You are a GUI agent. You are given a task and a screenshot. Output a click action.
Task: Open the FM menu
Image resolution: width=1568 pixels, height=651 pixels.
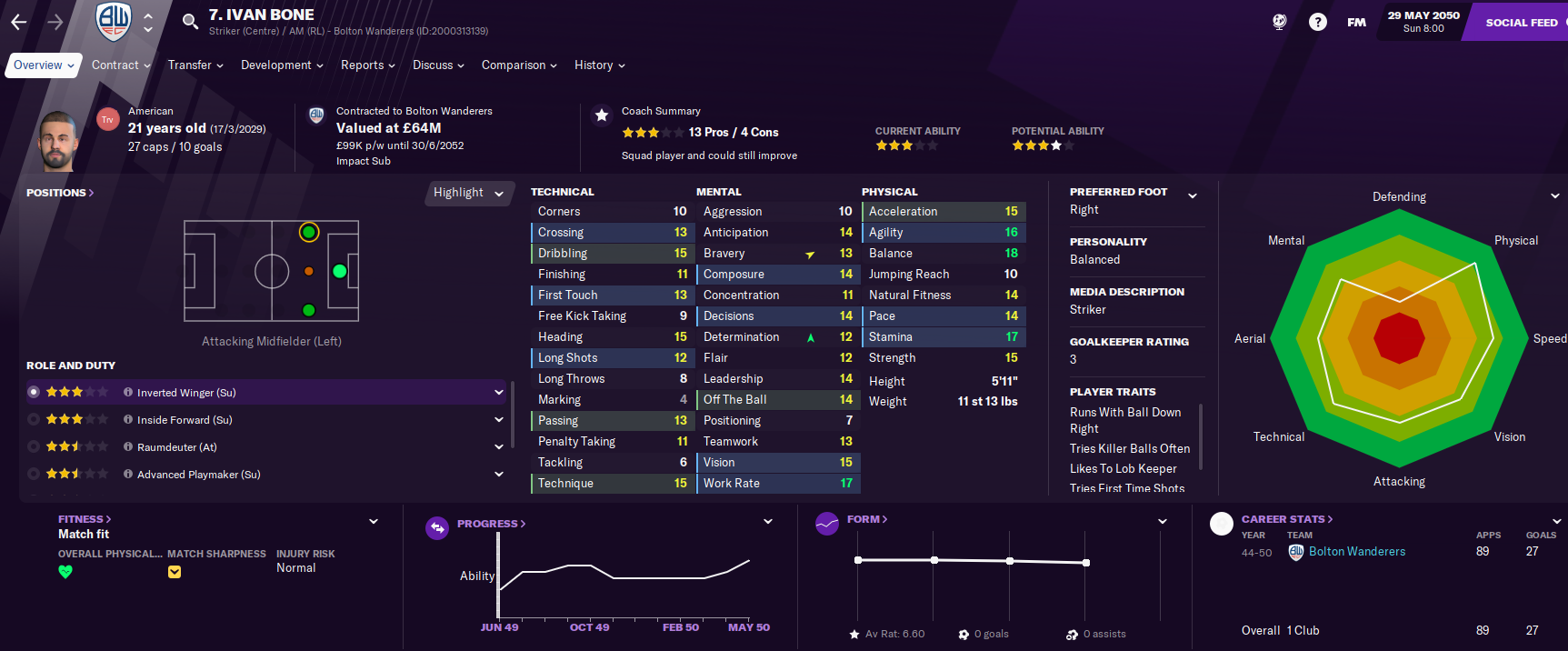pos(1356,23)
